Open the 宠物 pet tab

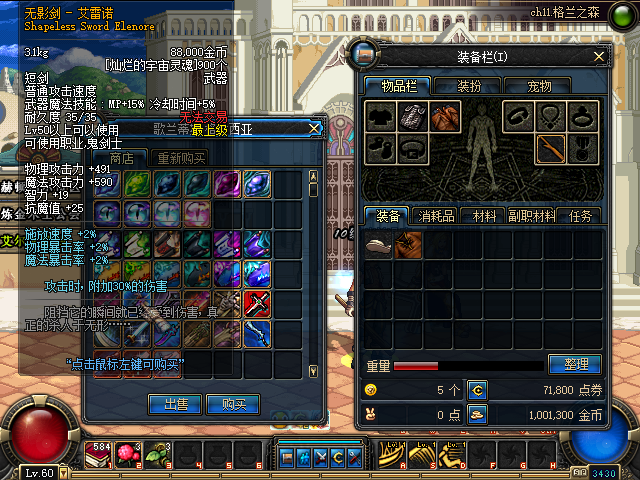click(x=538, y=87)
